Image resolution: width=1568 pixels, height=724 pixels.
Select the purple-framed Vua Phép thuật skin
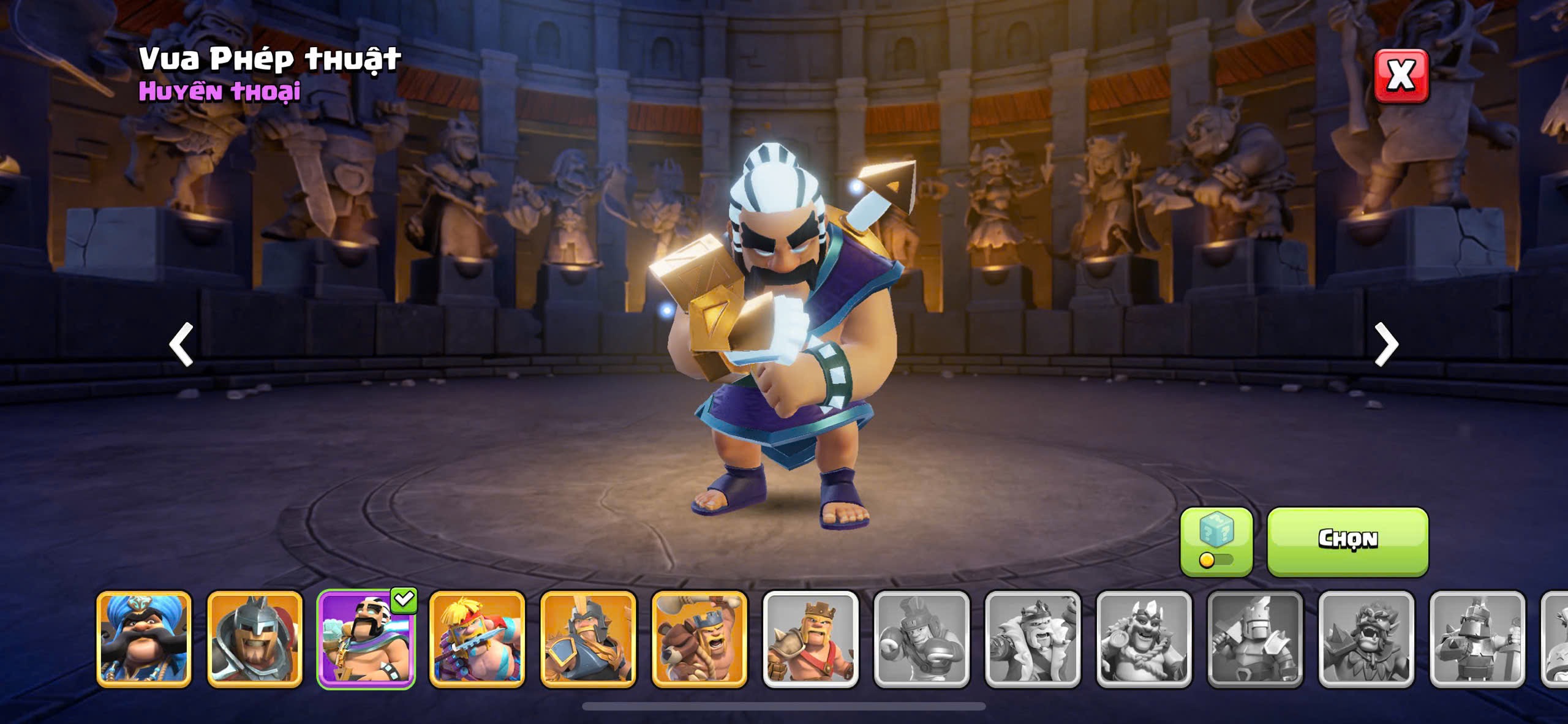(x=366, y=638)
